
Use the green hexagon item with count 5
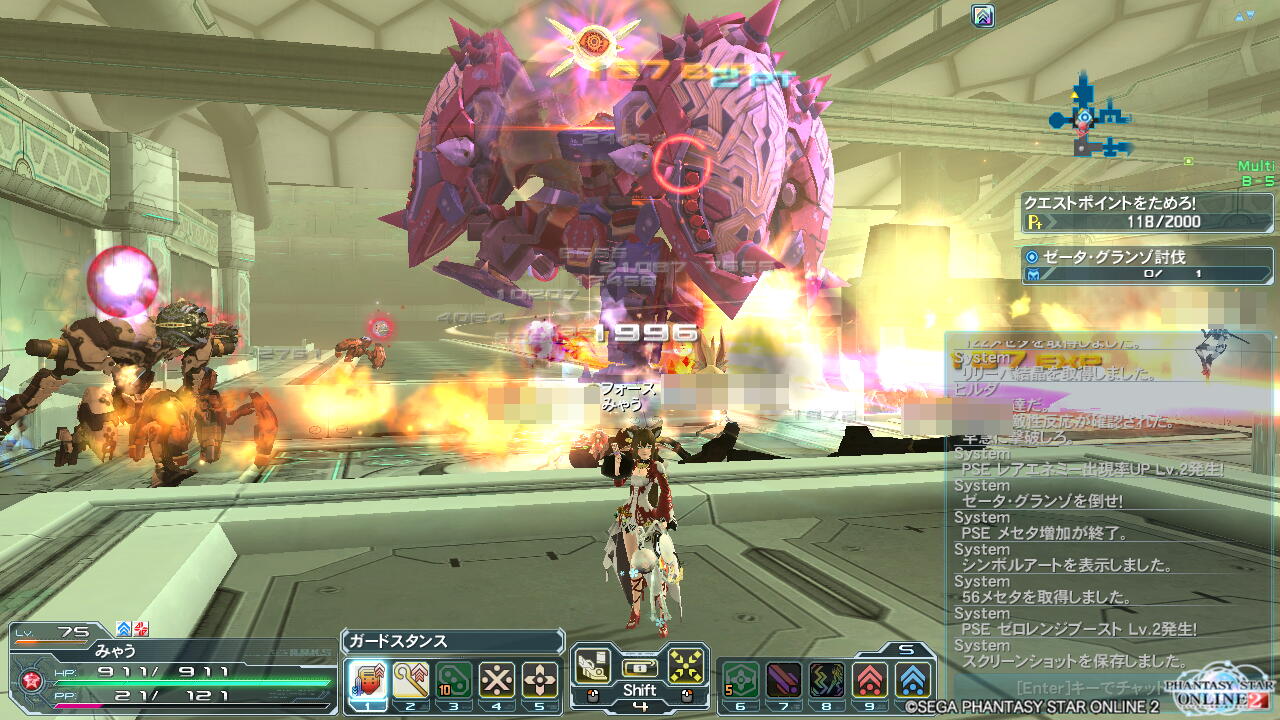tap(740, 680)
